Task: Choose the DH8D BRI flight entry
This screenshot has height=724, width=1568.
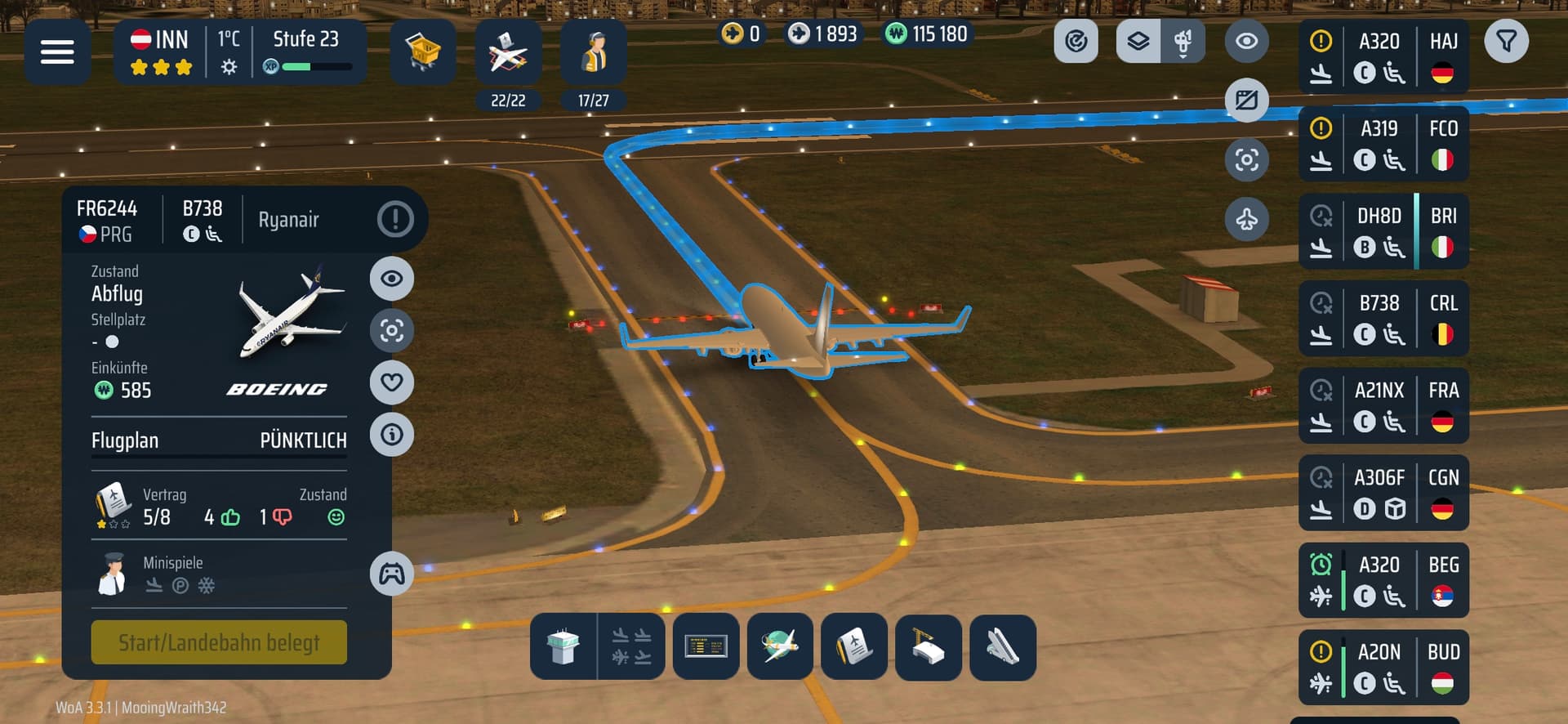Action: (1383, 231)
